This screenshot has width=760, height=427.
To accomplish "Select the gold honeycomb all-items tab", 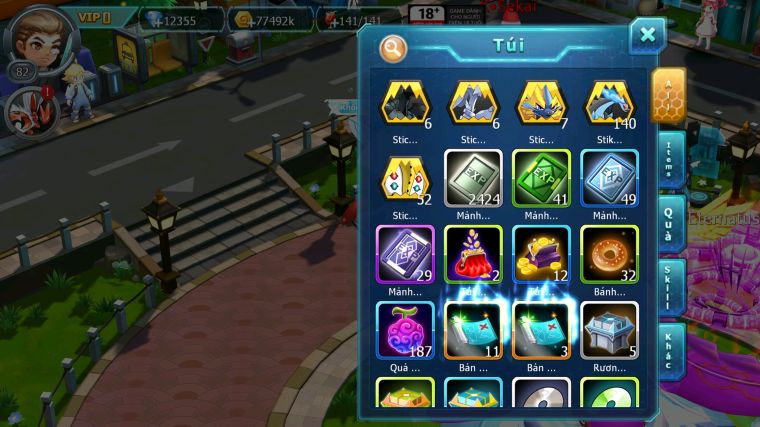I will tap(669, 95).
